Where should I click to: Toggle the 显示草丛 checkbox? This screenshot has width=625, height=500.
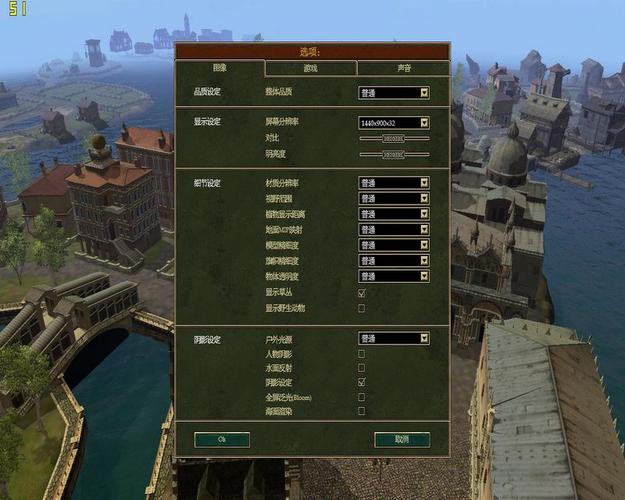[x=361, y=293]
